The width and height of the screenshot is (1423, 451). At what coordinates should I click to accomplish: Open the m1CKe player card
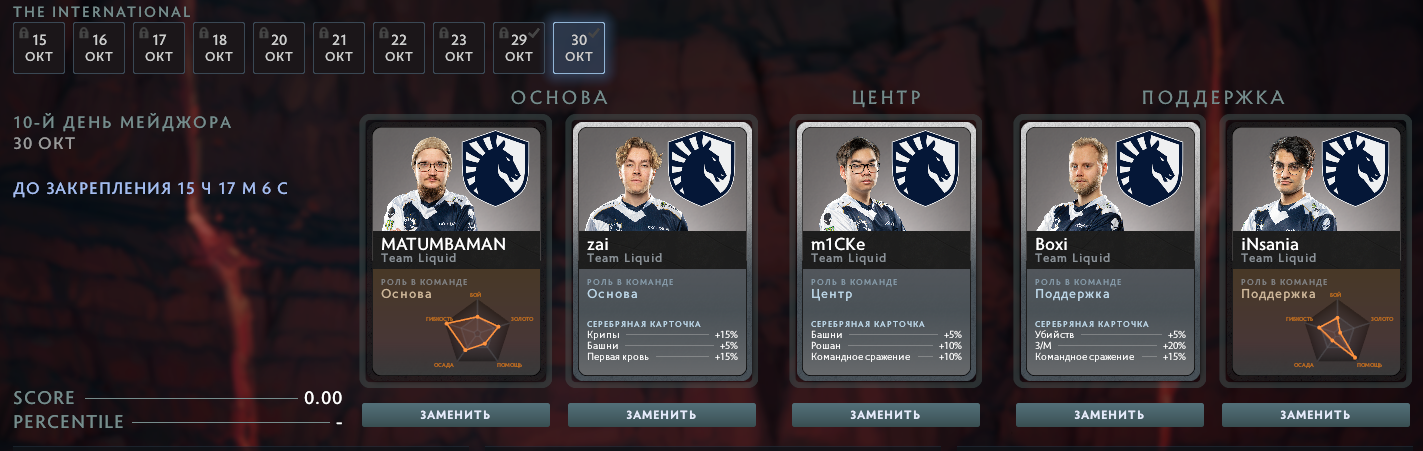coord(886,250)
